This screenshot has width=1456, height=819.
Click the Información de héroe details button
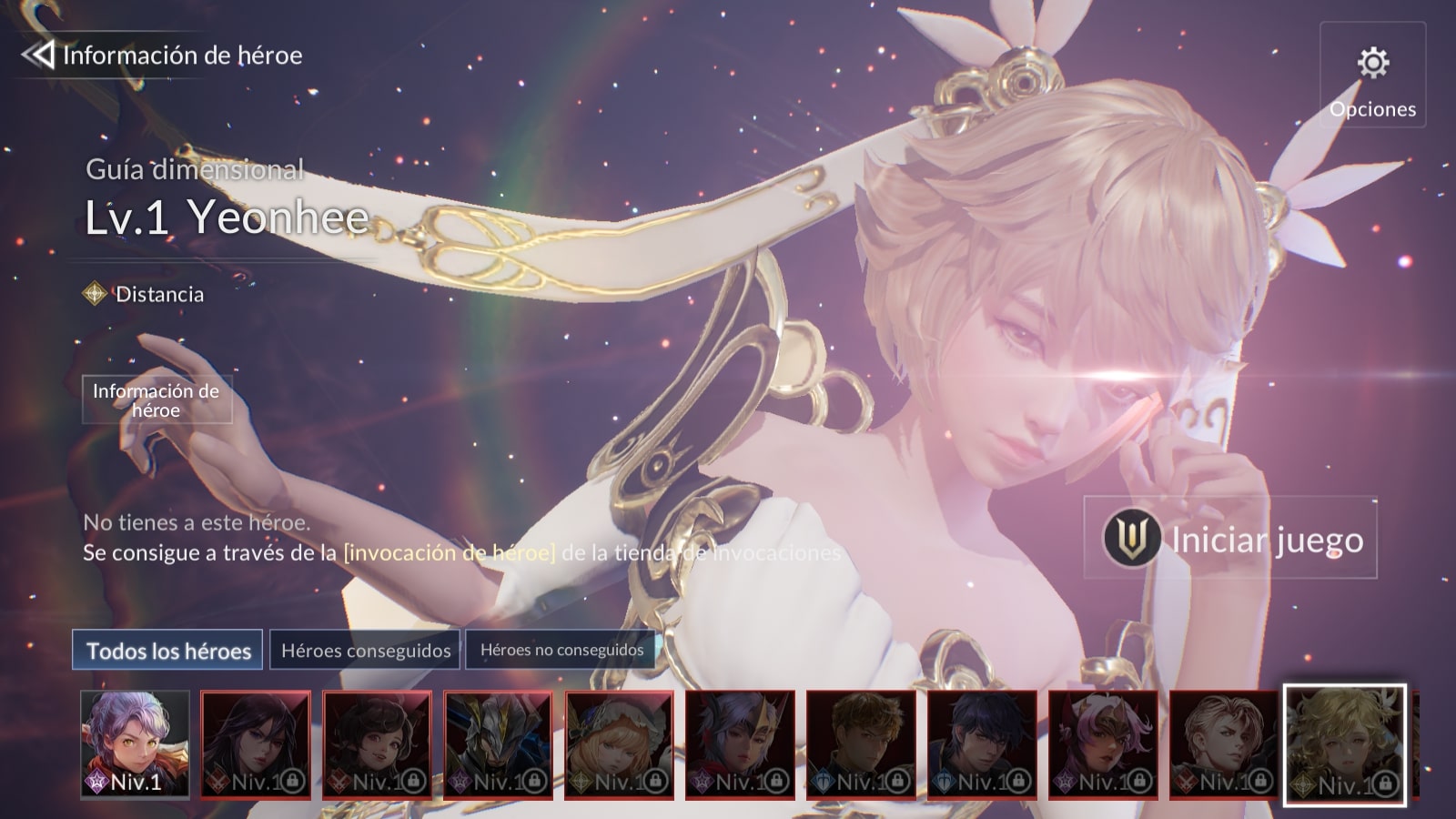157,400
